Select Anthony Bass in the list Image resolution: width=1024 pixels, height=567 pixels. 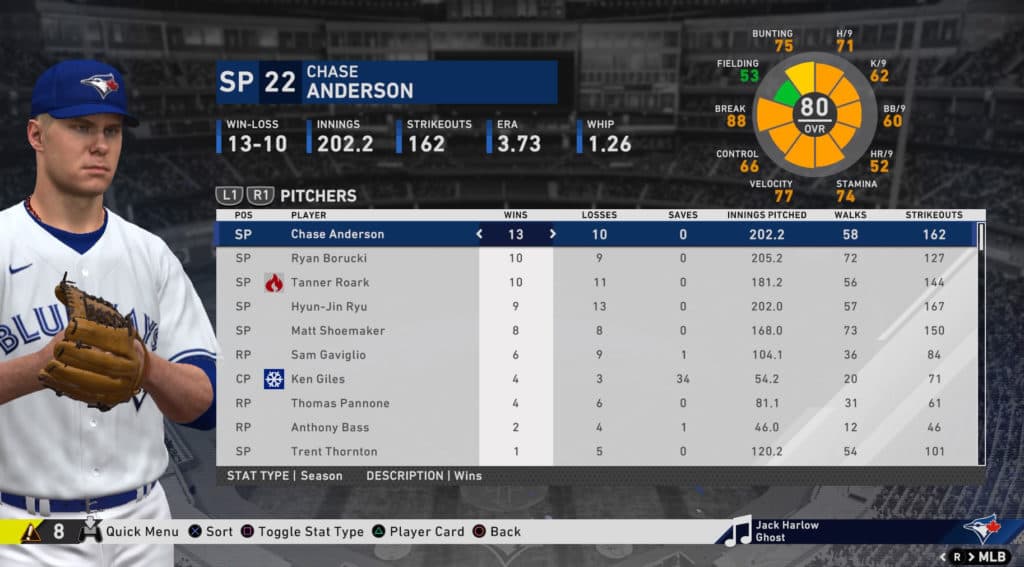pos(328,427)
